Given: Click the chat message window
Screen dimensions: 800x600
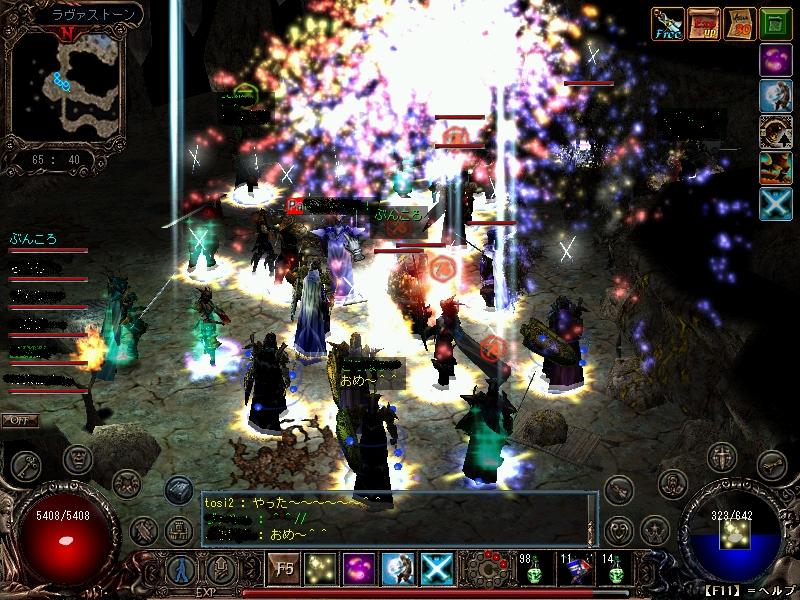Looking at the screenshot, I should (x=398, y=518).
